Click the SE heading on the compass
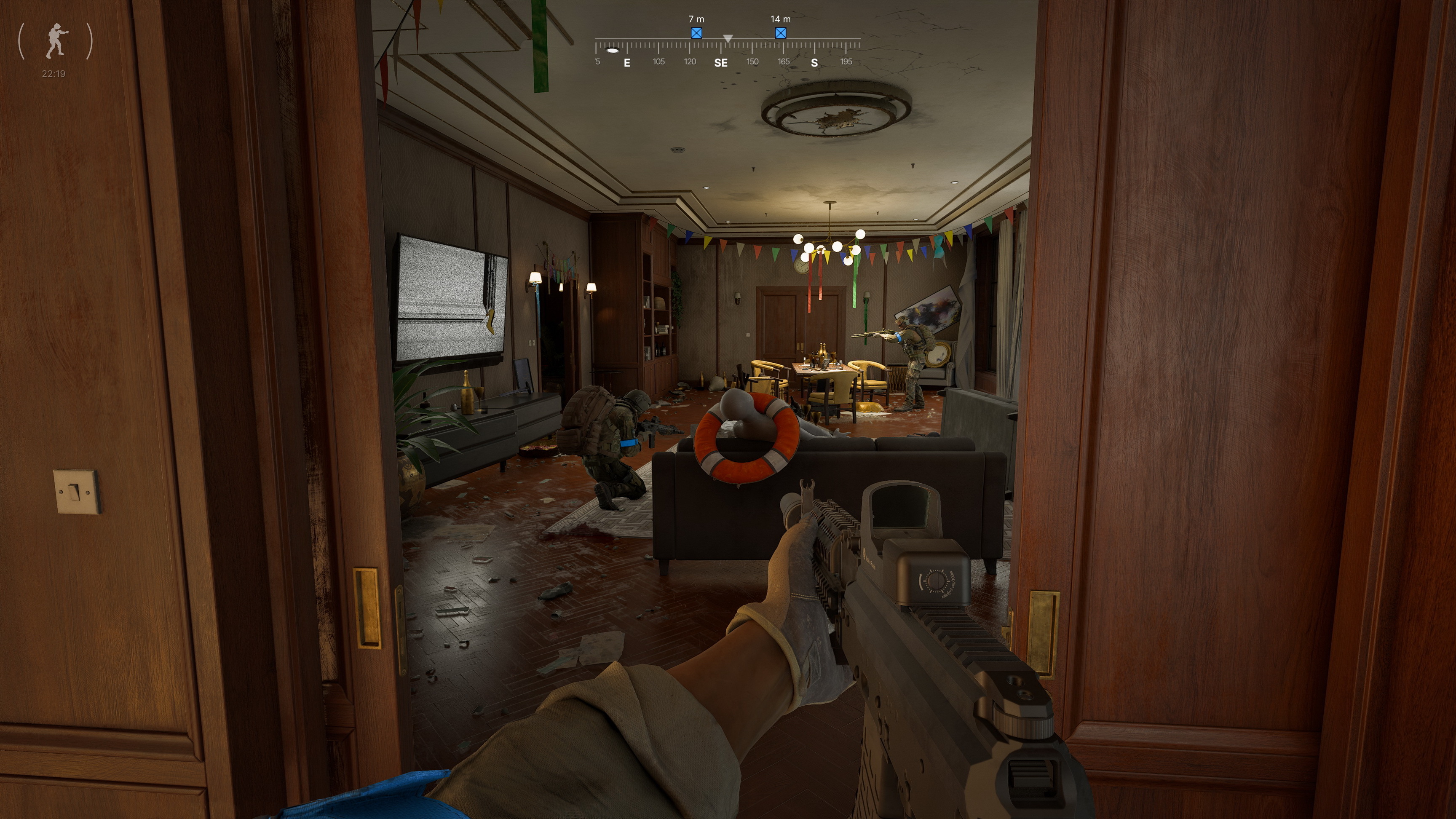This screenshot has height=819, width=1456. [721, 63]
